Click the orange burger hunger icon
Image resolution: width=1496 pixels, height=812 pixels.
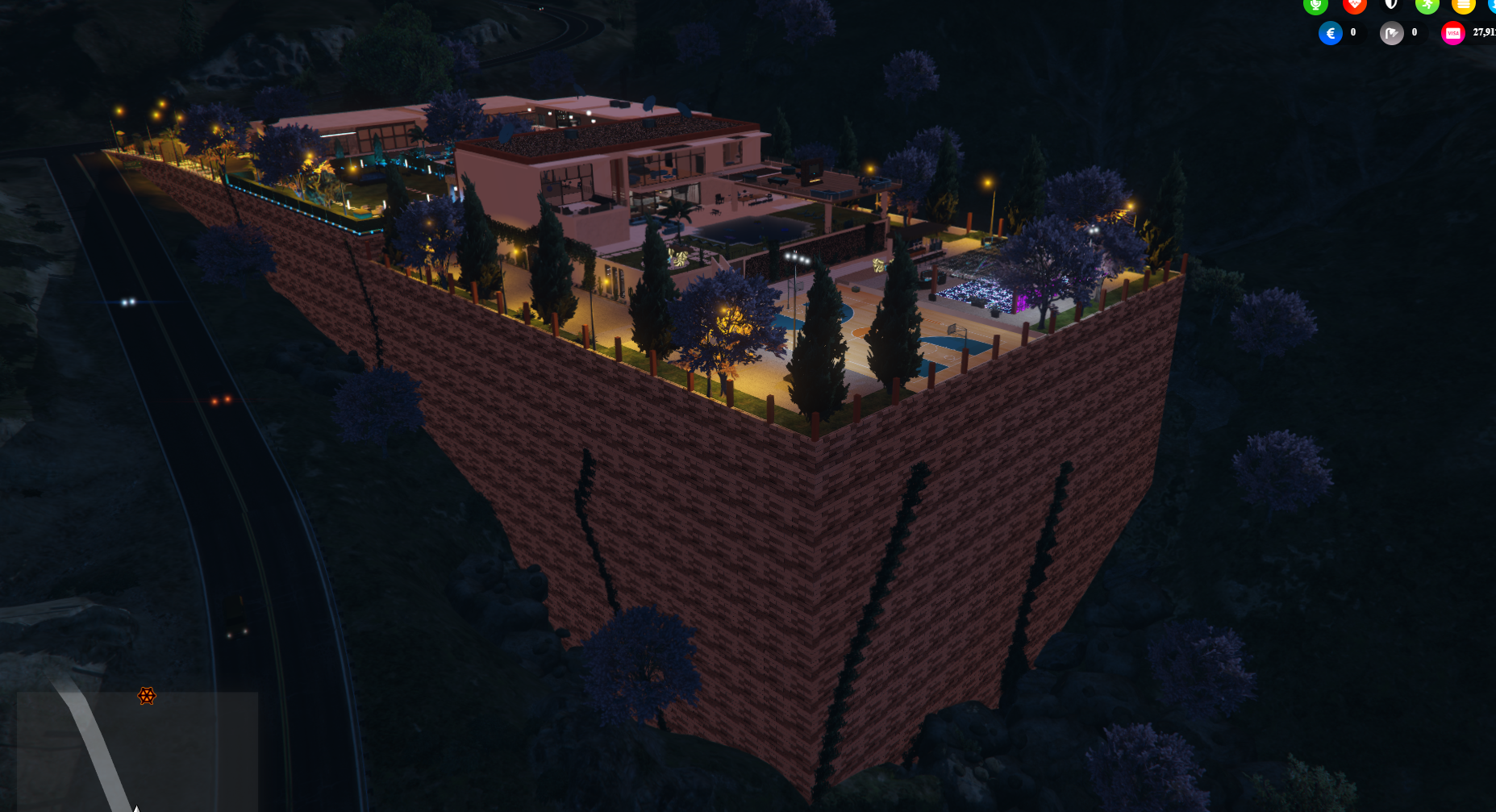click(x=1463, y=5)
